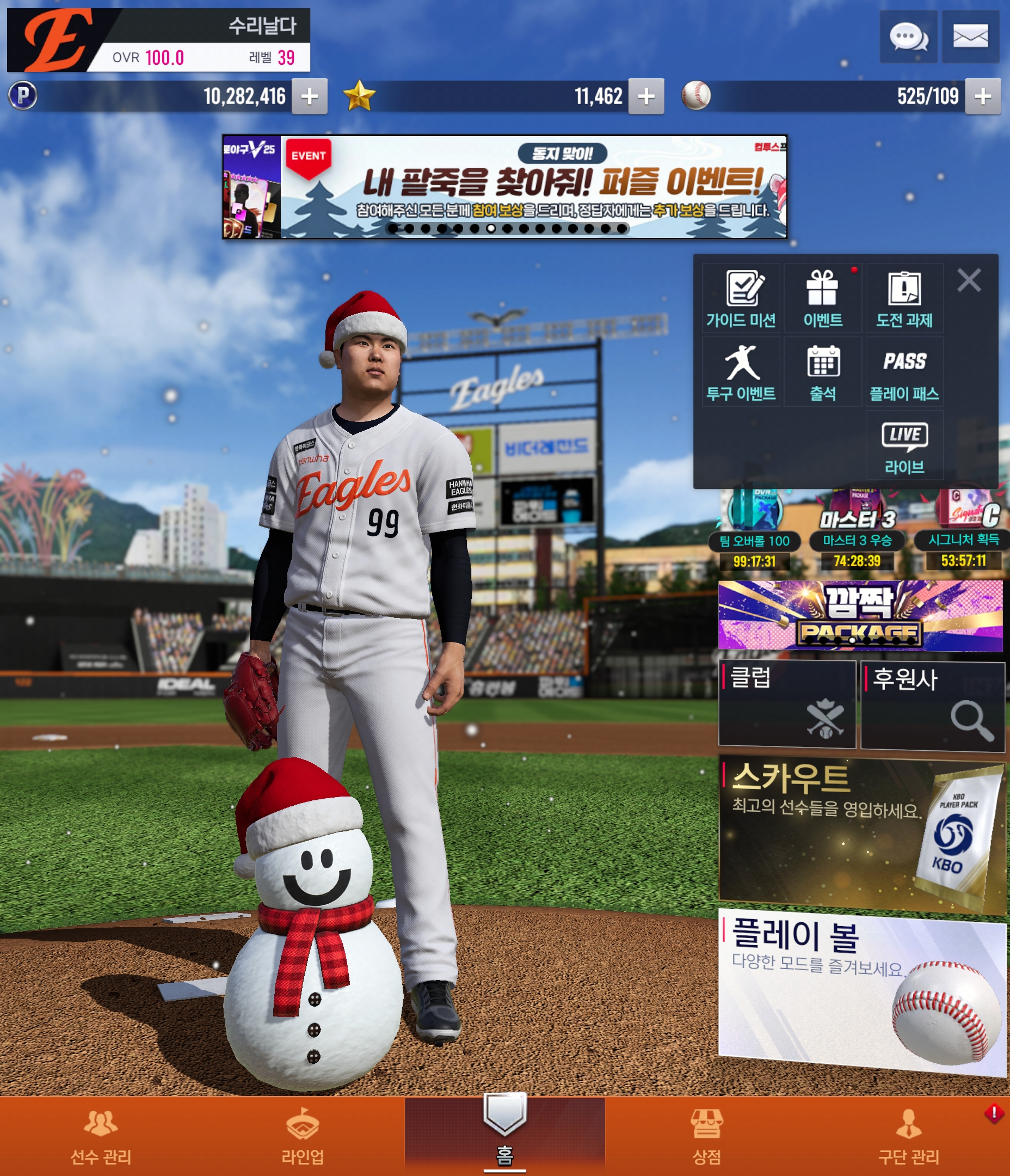Open the 투구 이벤트 pitching event
This screenshot has height=1176, width=1010.
(x=741, y=372)
